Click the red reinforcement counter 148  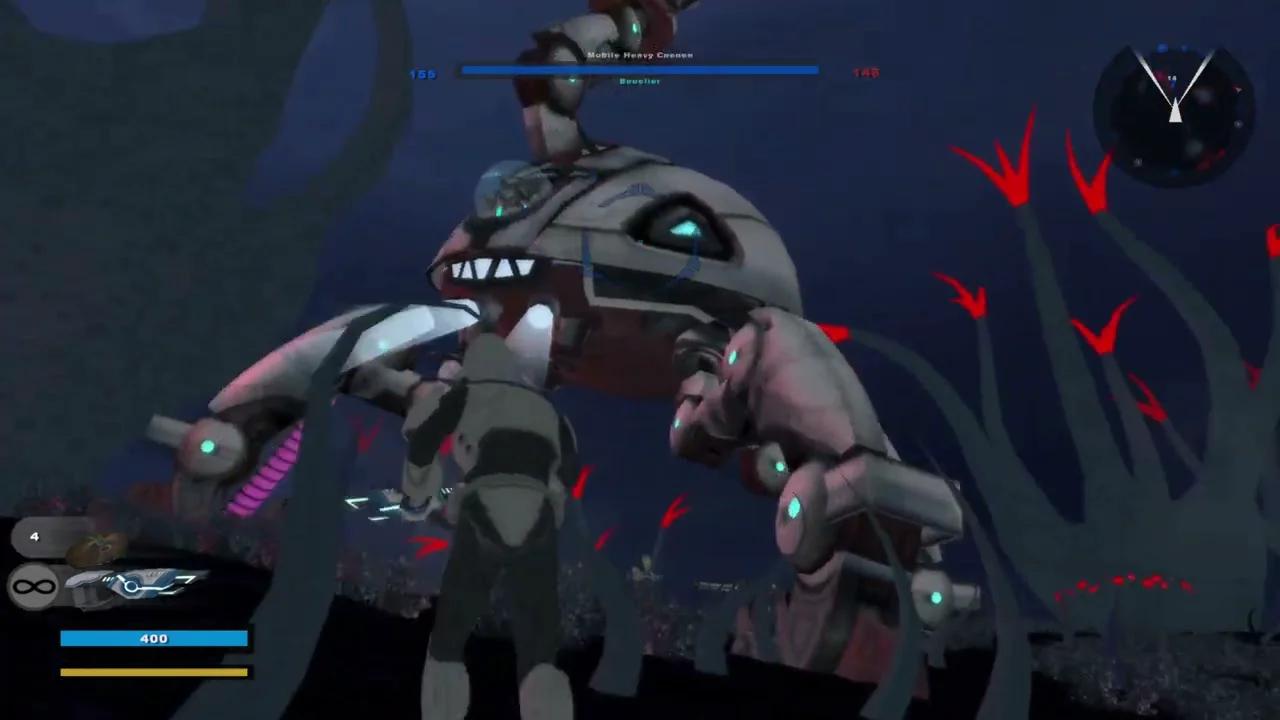pos(864,72)
